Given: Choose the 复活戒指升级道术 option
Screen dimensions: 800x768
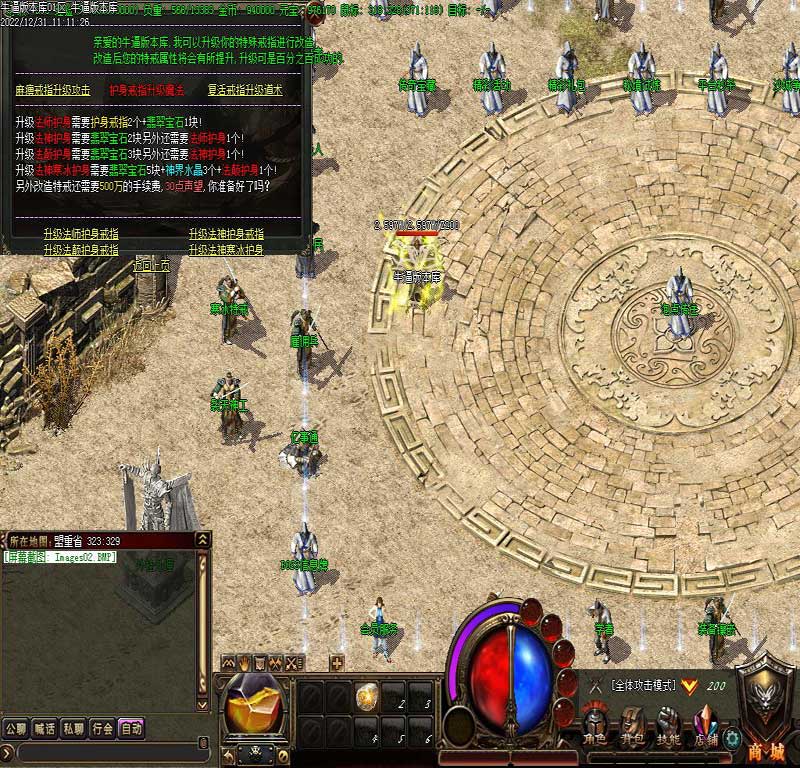Looking at the screenshot, I should [x=245, y=90].
